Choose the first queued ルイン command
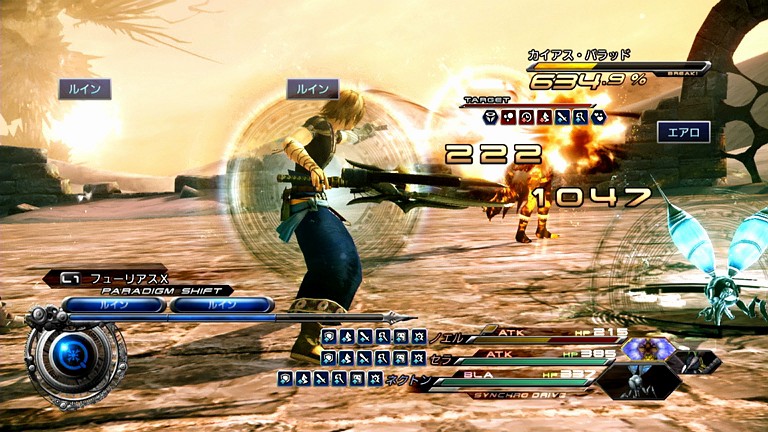Screen dimensions: 768x432 [114, 304]
